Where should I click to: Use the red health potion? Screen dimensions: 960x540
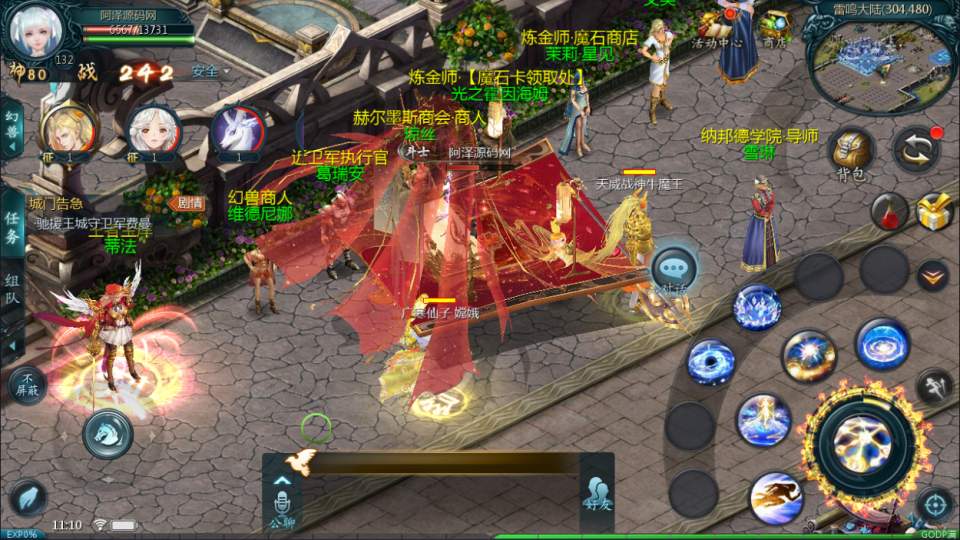point(888,212)
